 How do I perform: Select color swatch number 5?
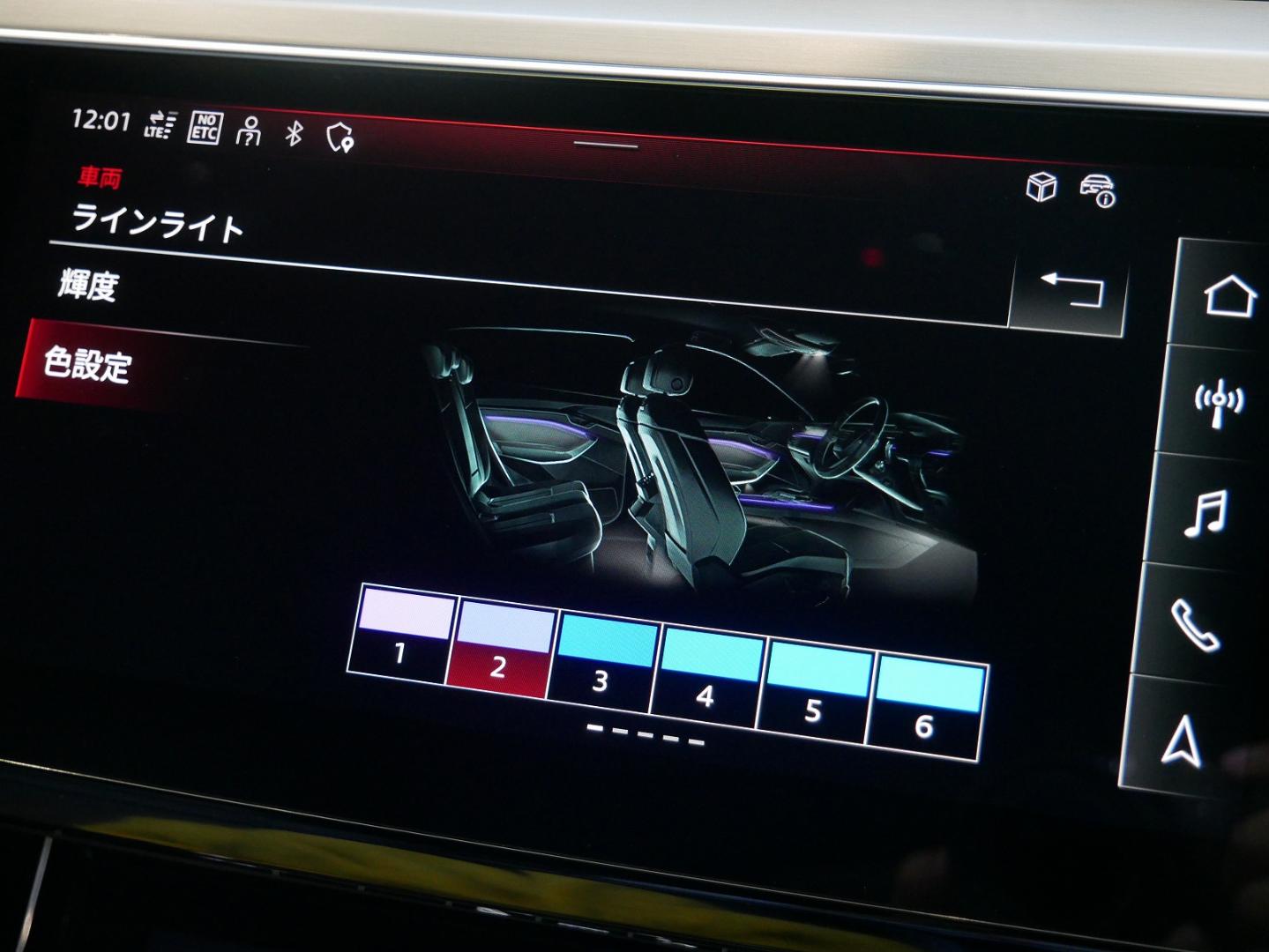814,683
